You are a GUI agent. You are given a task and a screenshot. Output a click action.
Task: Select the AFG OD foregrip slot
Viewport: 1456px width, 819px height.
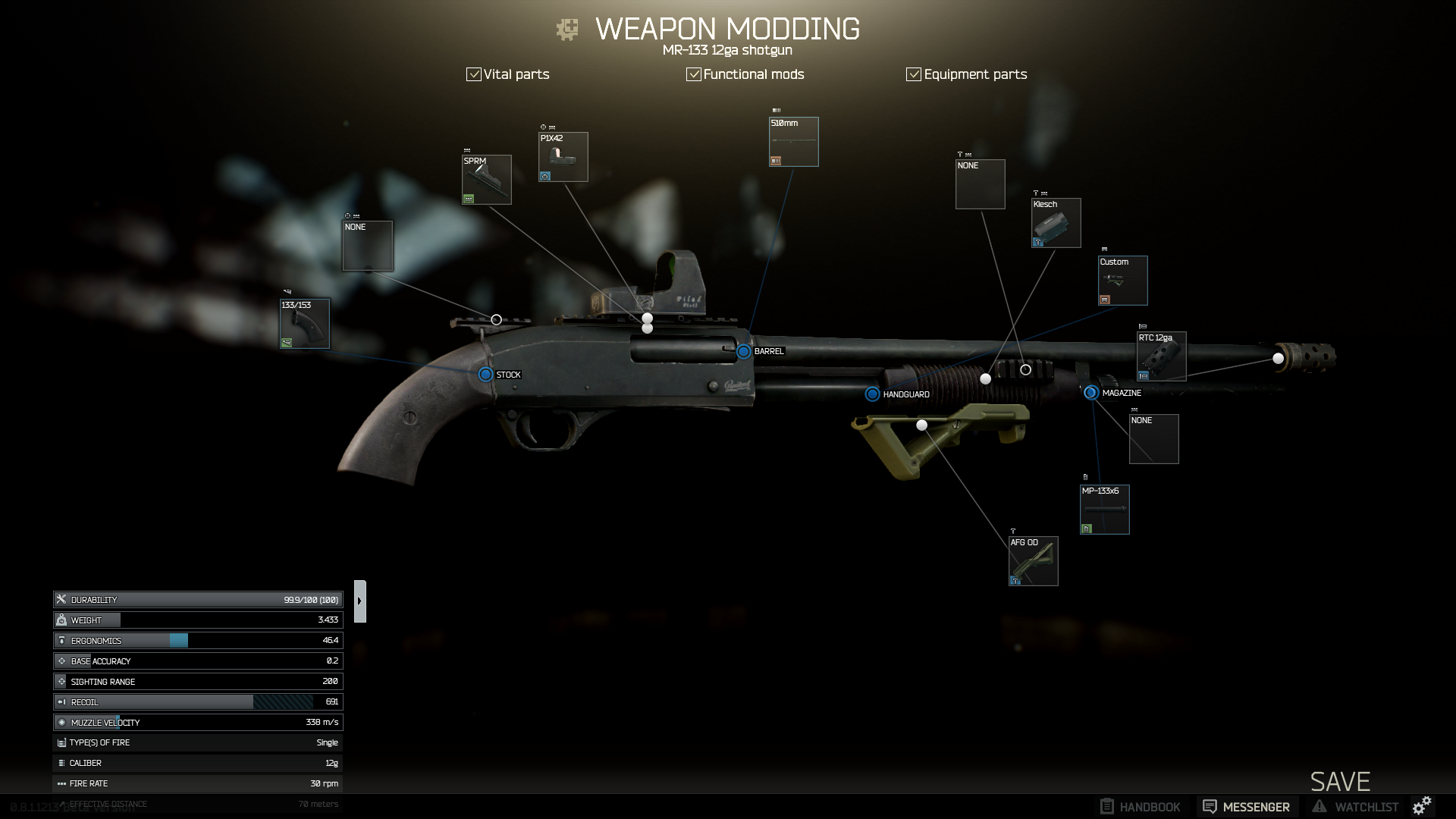tap(1034, 561)
